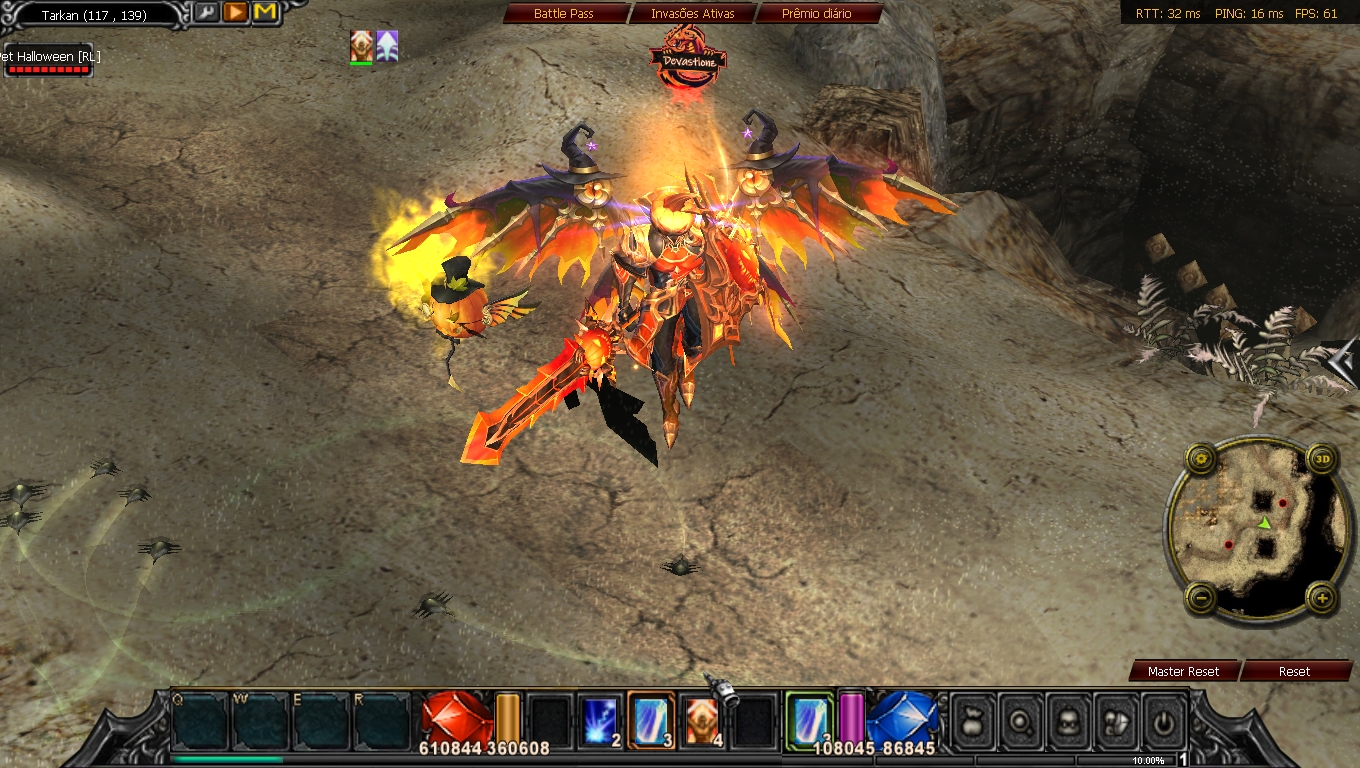This screenshot has height=768, width=1360.
Task: Open the Battle Pass panel
Action: pos(564,14)
